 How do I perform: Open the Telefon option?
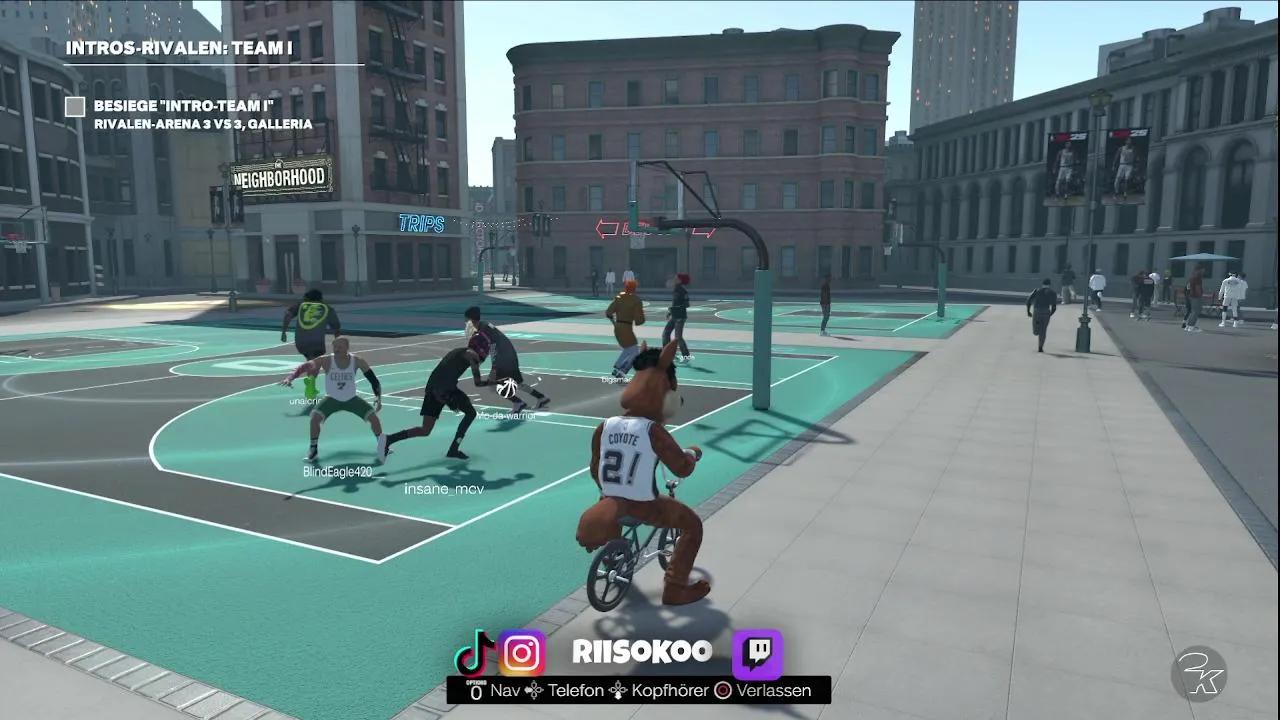(x=575, y=690)
